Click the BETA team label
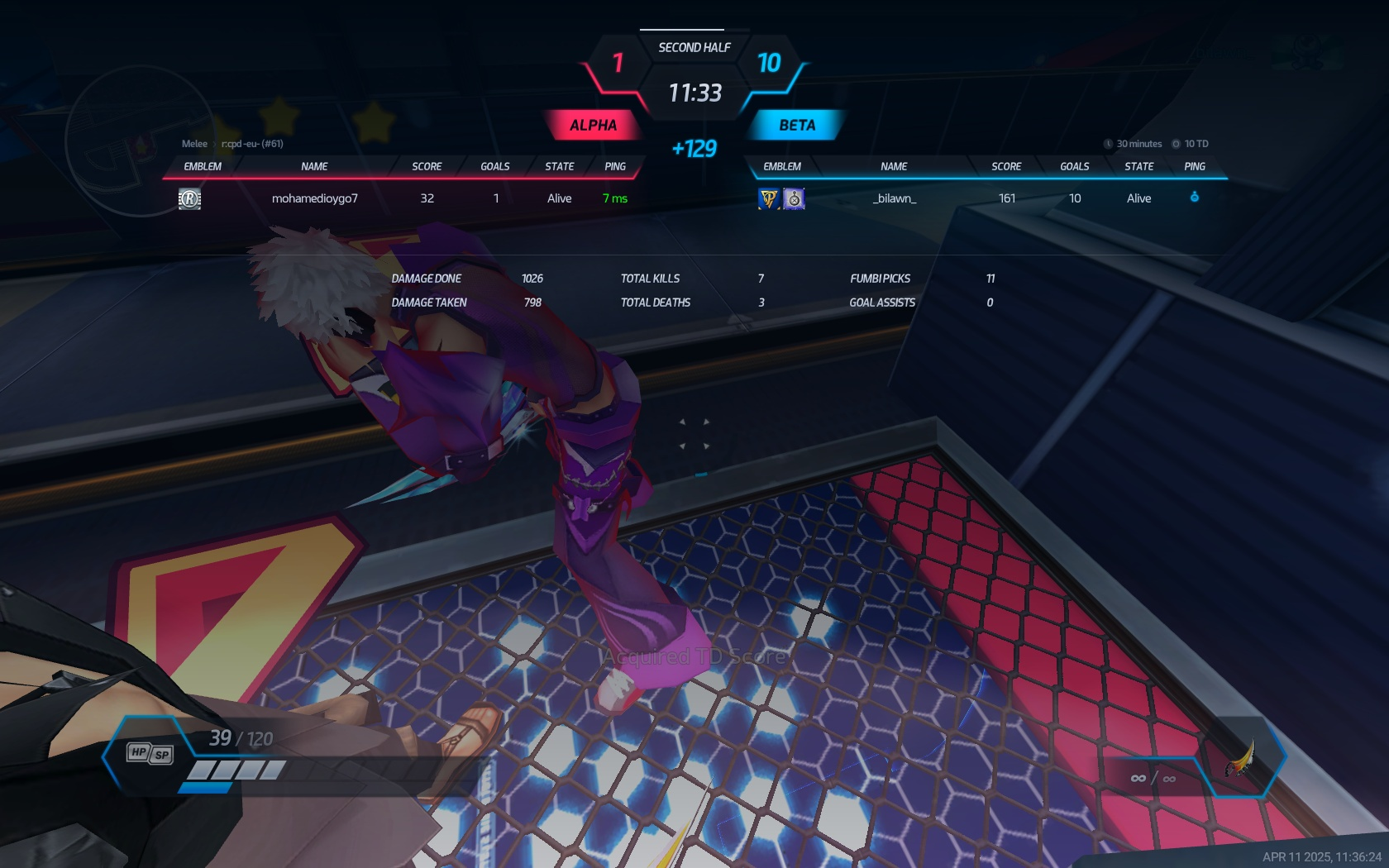This screenshot has height=868, width=1389. coord(797,126)
